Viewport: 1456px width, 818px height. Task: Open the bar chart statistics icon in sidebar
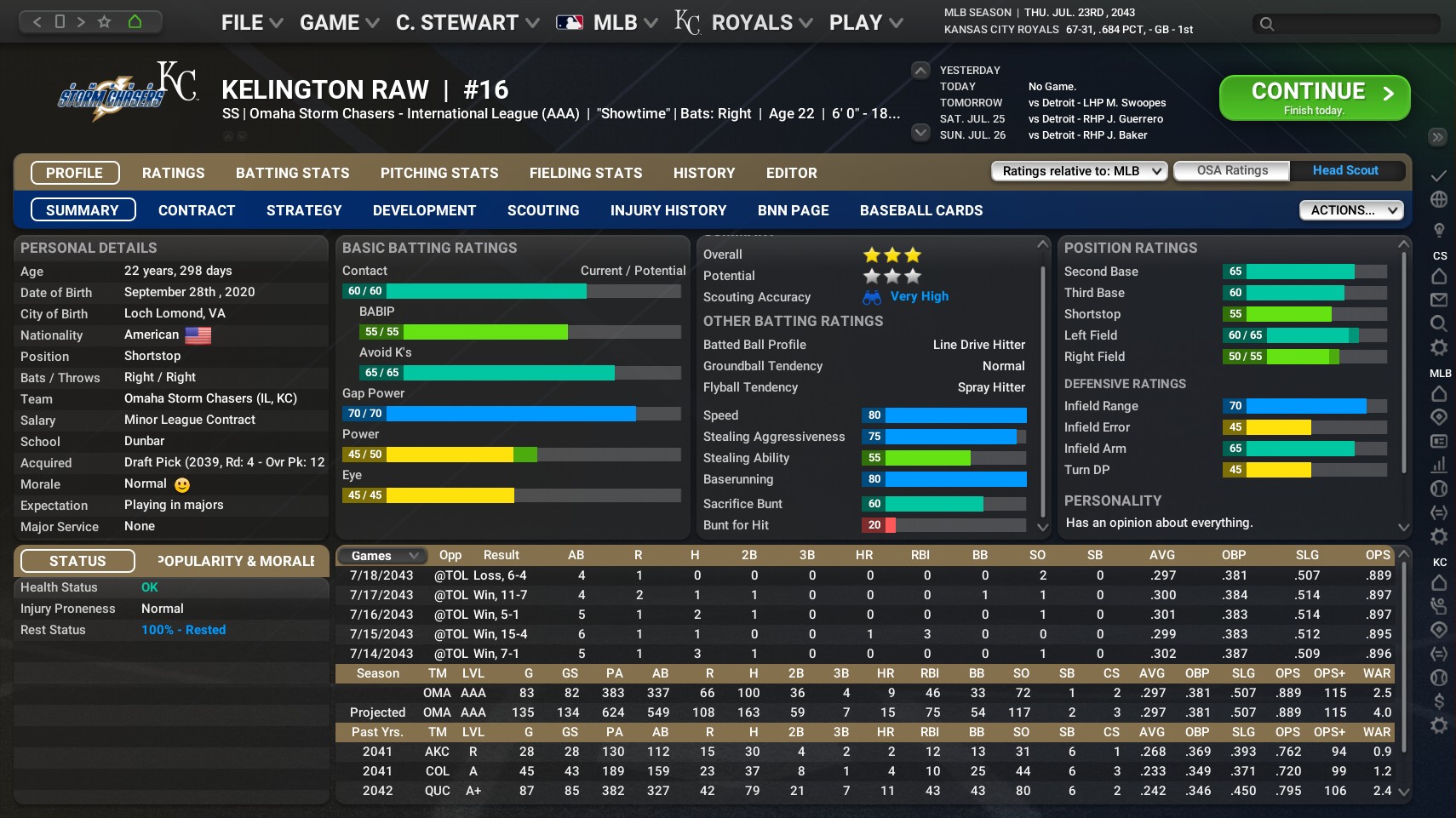[1438, 465]
